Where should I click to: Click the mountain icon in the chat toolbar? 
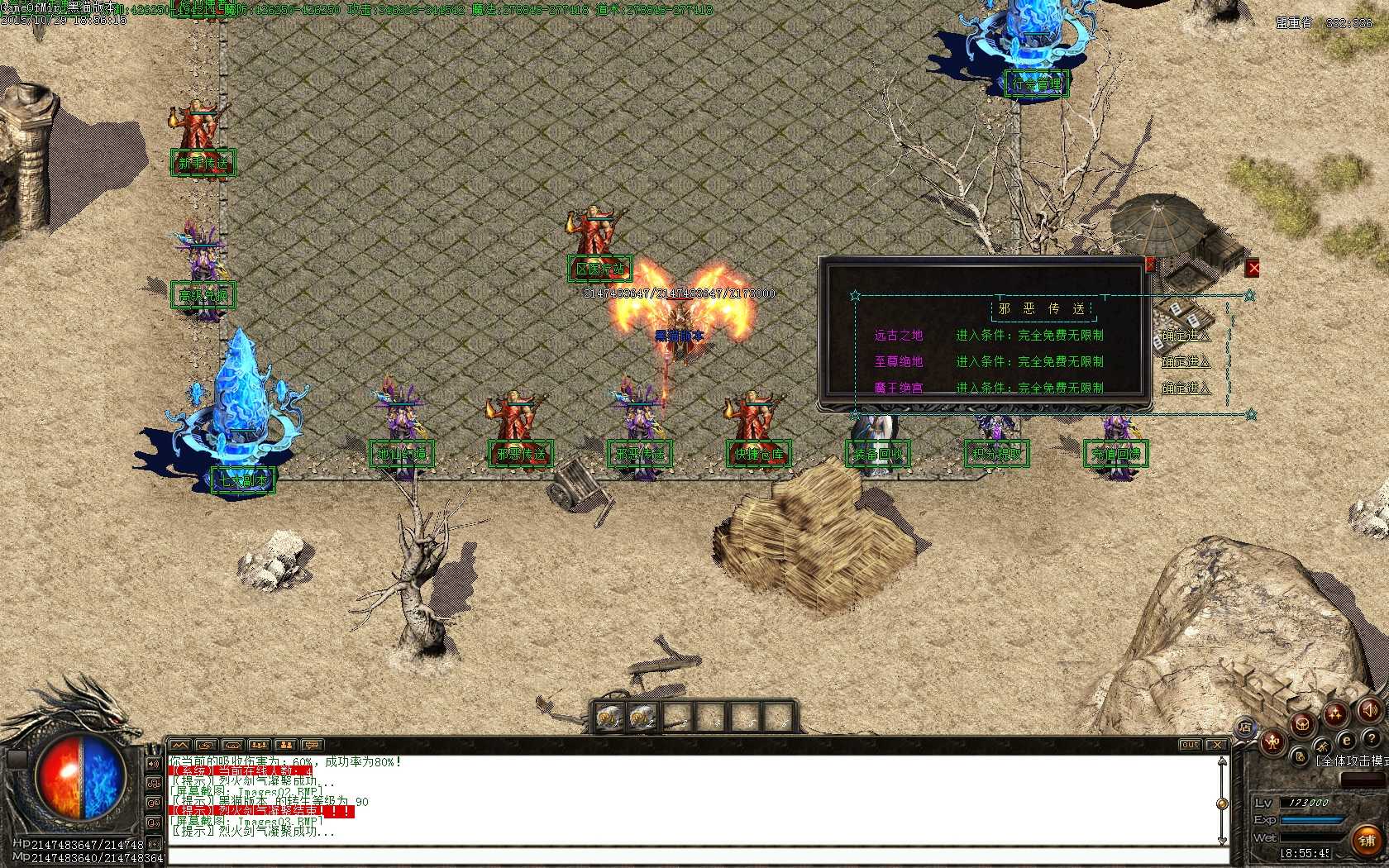click(x=179, y=745)
